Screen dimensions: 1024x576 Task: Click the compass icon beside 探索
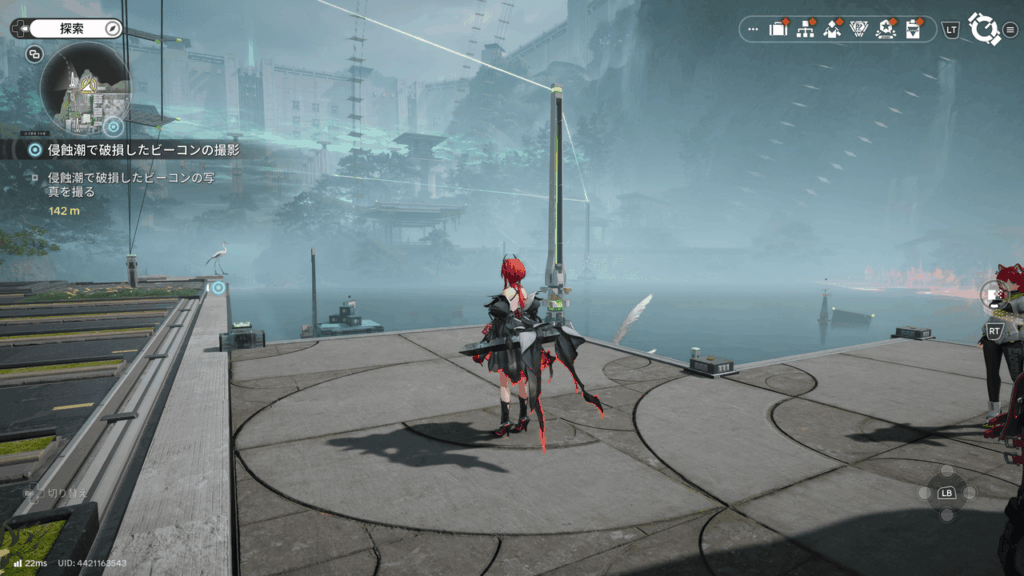tap(113, 29)
